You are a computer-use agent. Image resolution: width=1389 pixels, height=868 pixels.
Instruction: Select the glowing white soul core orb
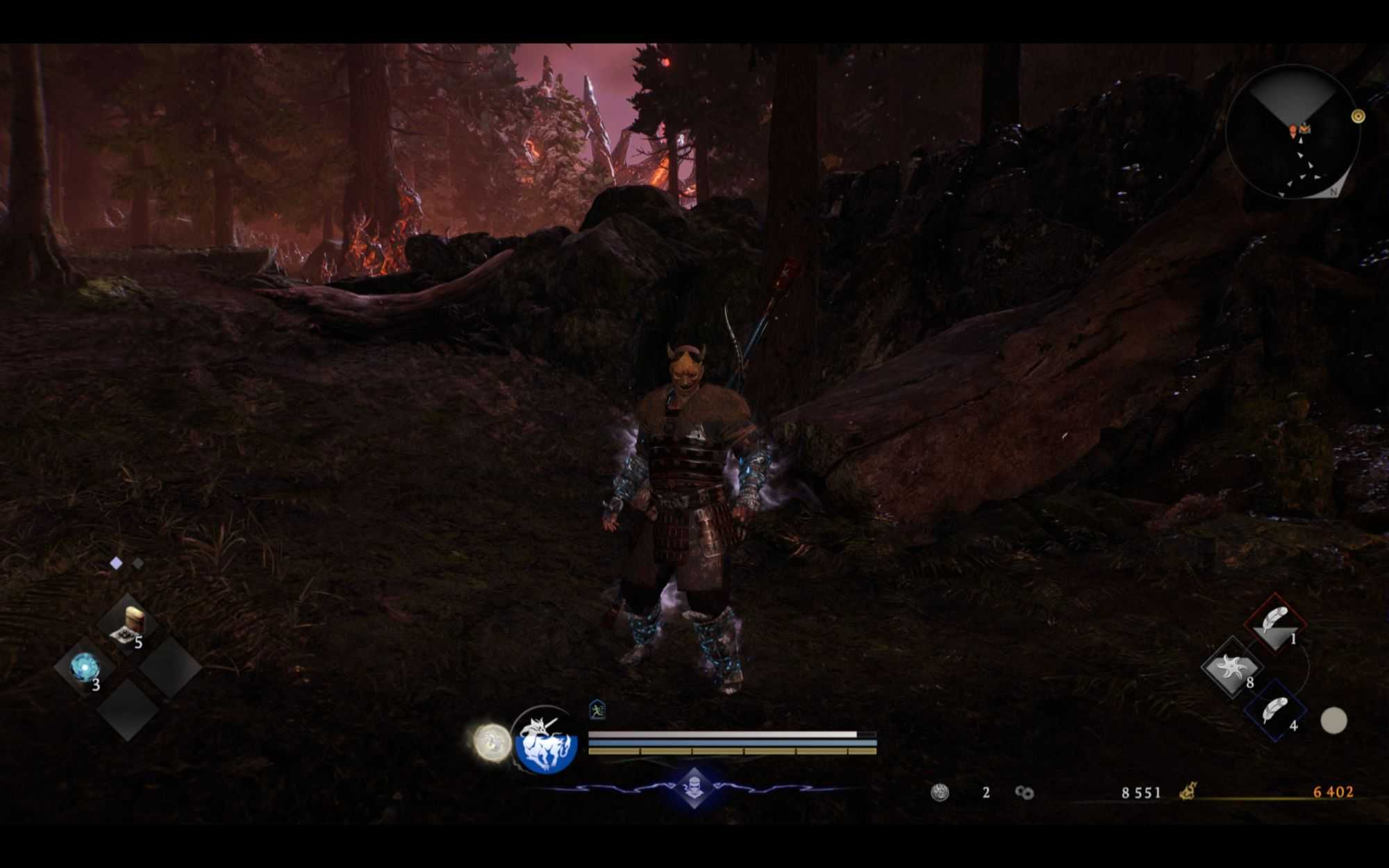[x=492, y=742]
